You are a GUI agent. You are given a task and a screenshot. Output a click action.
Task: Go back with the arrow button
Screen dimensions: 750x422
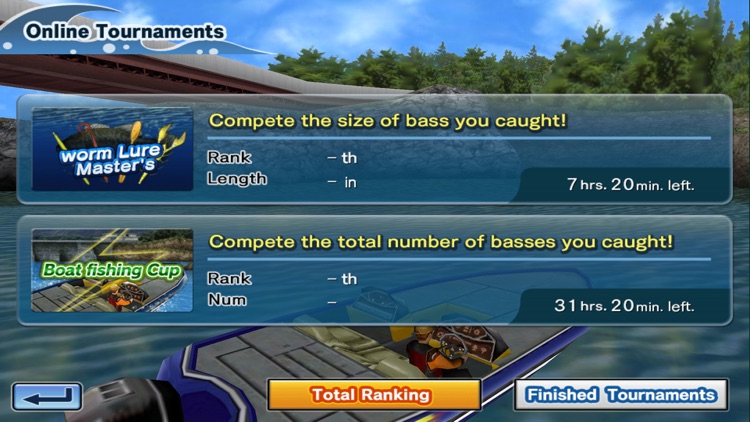click(46, 397)
